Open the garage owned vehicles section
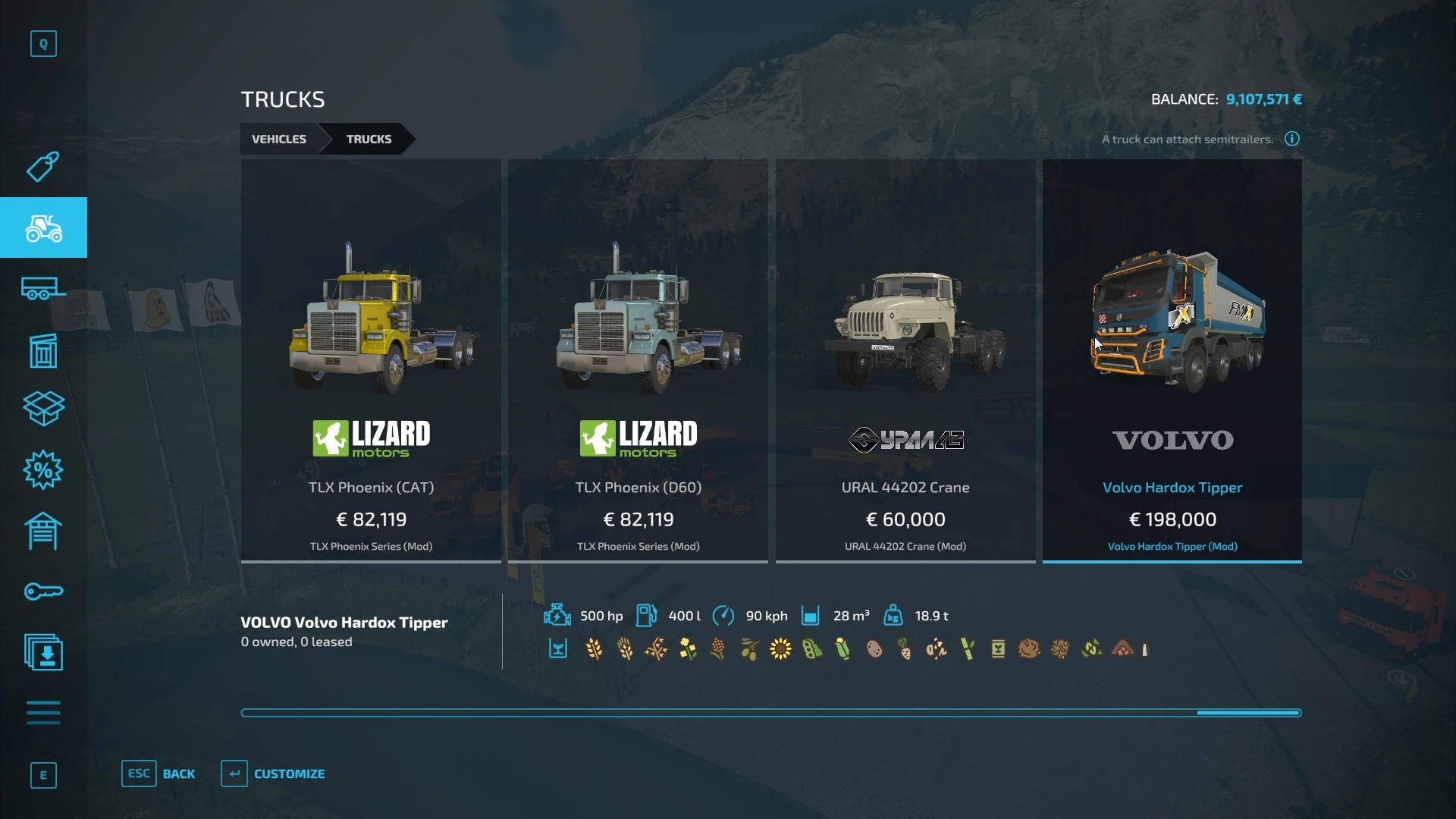This screenshot has height=819, width=1456. pos(43,531)
